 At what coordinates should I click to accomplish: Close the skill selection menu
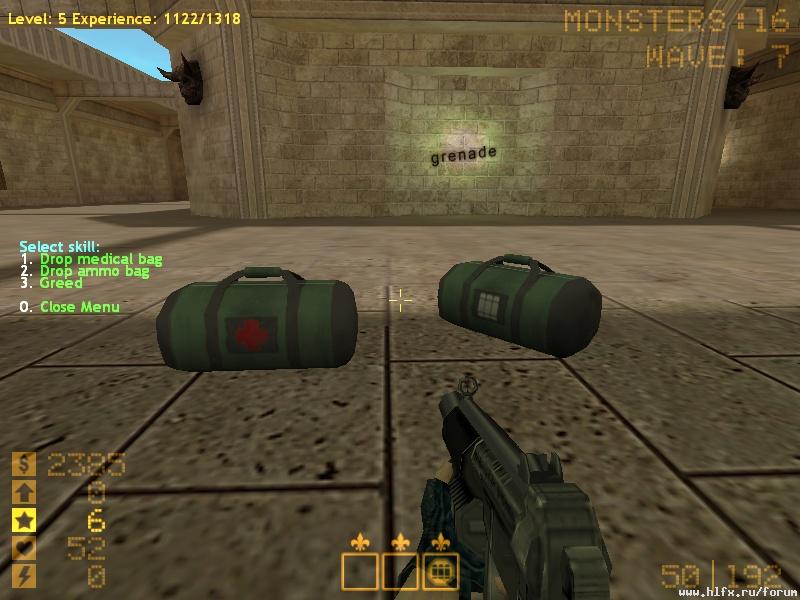79,307
